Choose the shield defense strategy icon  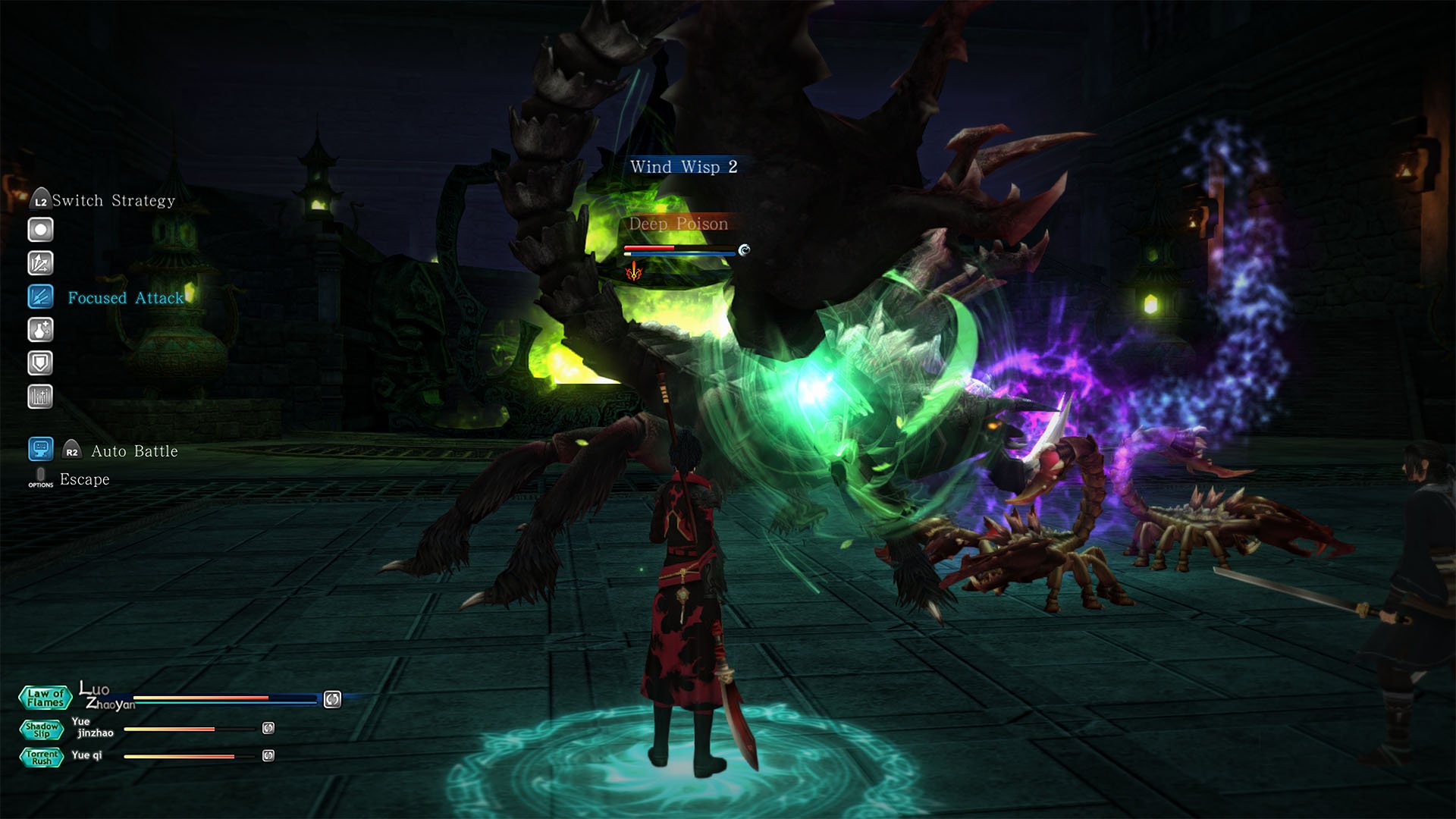tap(40, 363)
